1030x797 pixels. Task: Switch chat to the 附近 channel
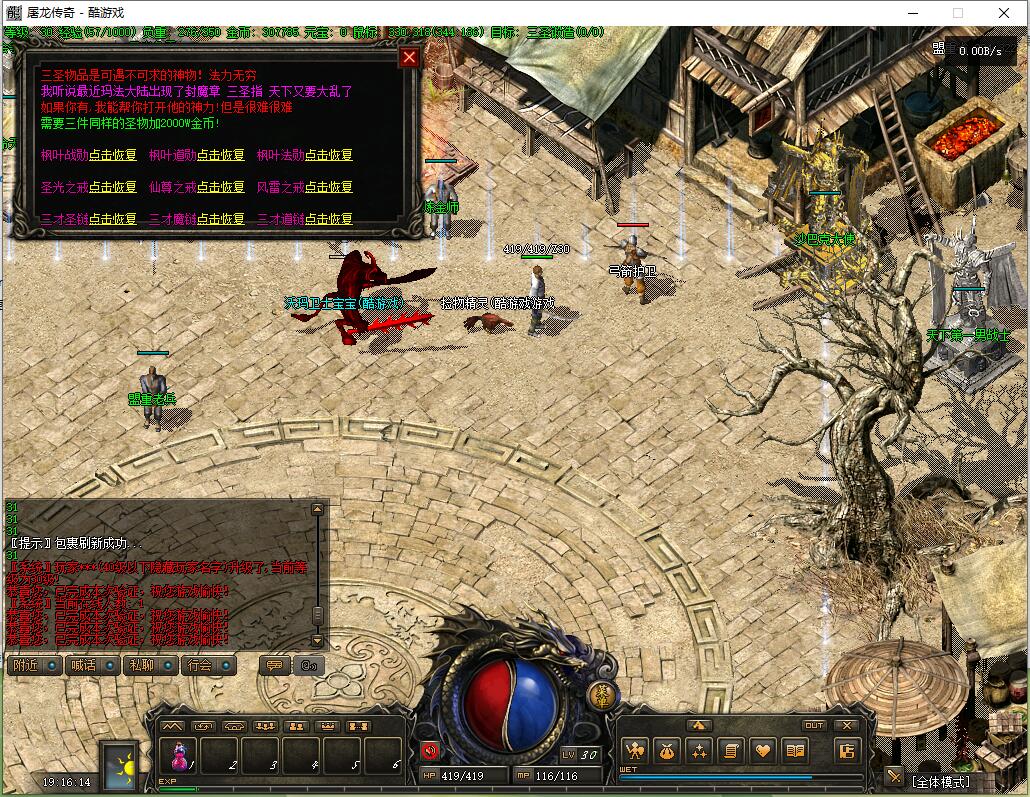point(34,665)
